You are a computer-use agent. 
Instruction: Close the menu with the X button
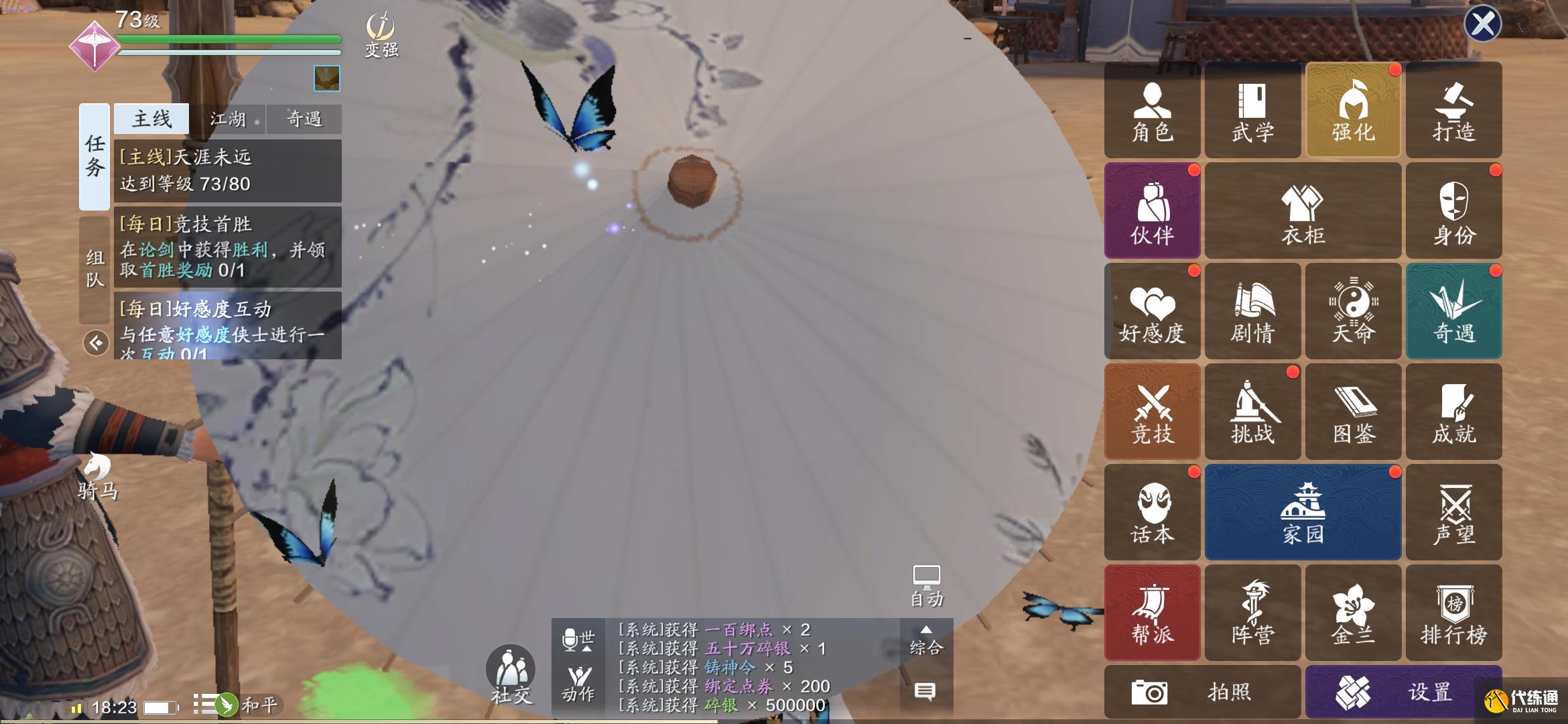click(x=1482, y=24)
